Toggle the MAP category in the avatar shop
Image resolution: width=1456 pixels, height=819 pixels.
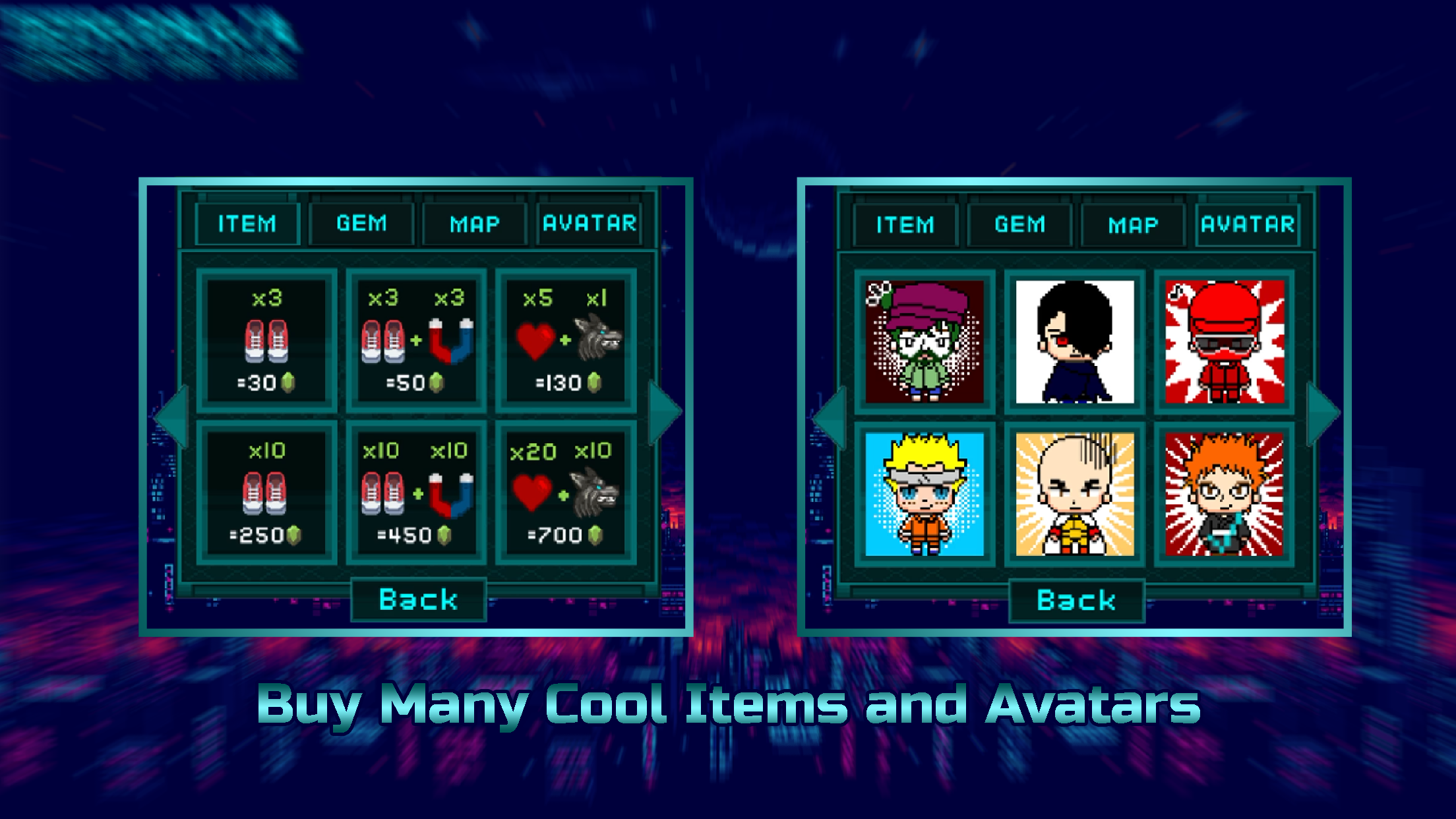coord(1132,224)
